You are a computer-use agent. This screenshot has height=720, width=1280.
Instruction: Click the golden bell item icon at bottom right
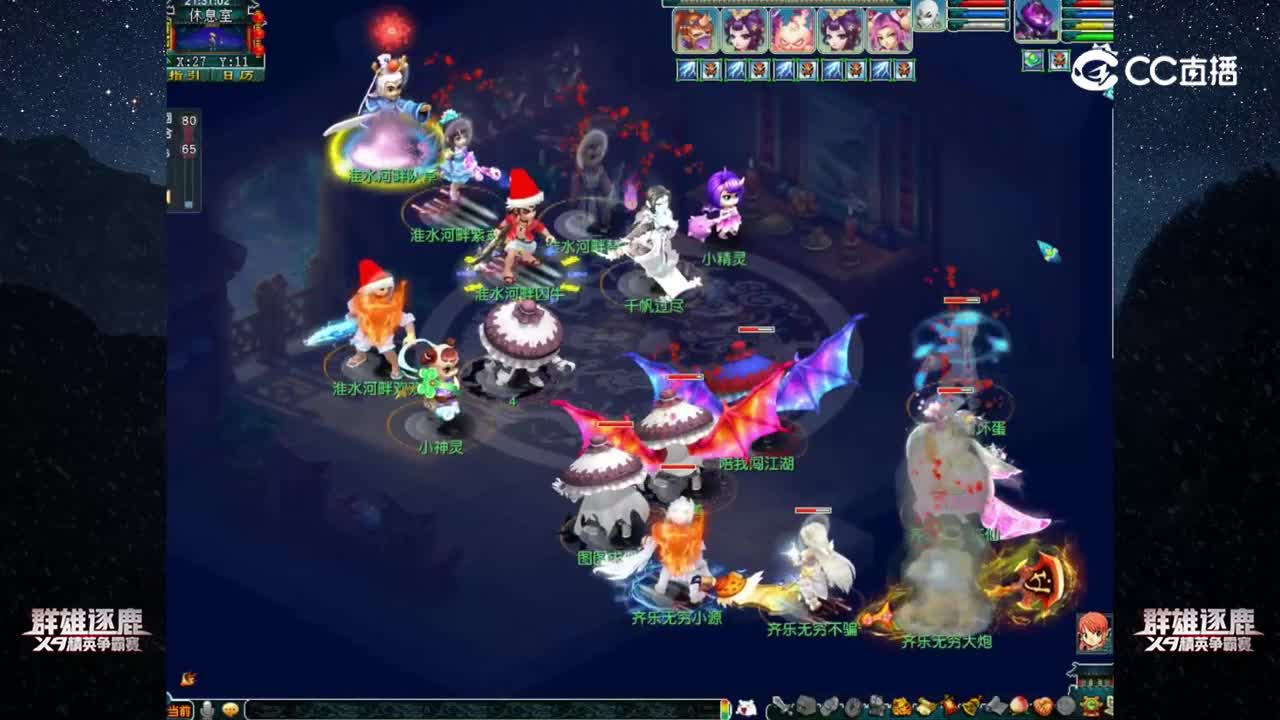pyautogui.click(x=968, y=705)
